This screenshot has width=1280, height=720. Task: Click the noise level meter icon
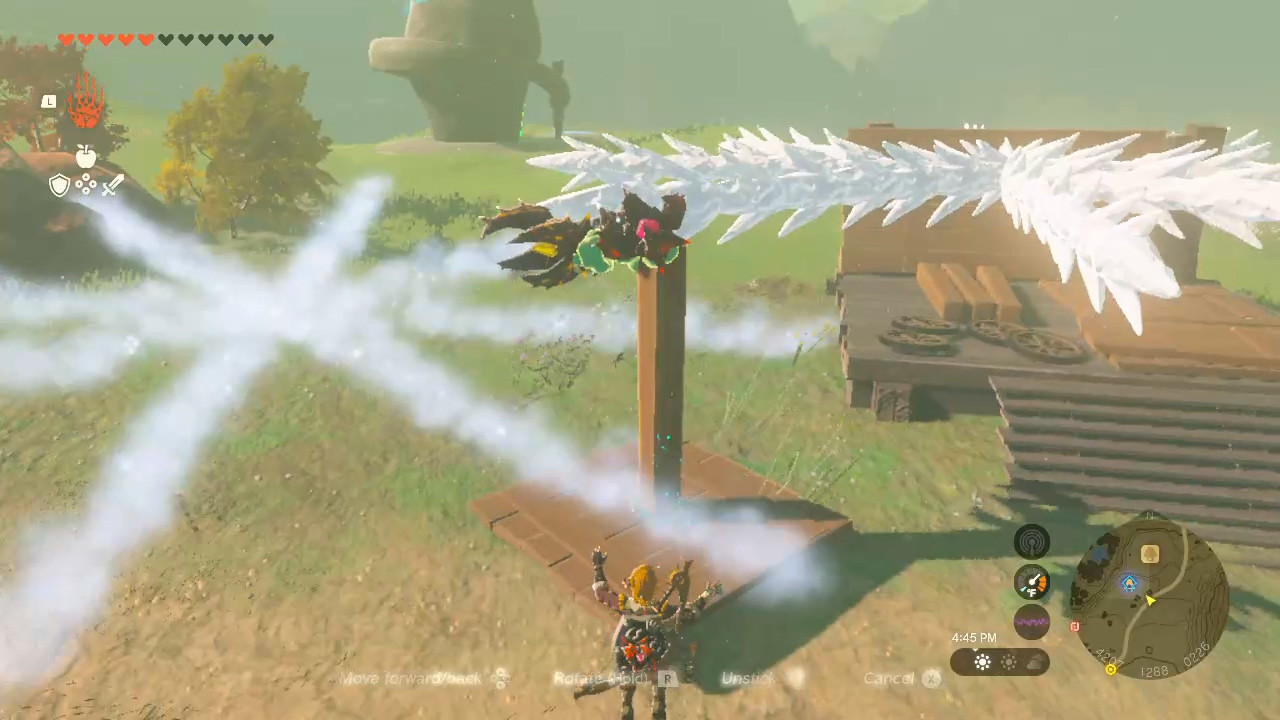pyautogui.click(x=1032, y=622)
